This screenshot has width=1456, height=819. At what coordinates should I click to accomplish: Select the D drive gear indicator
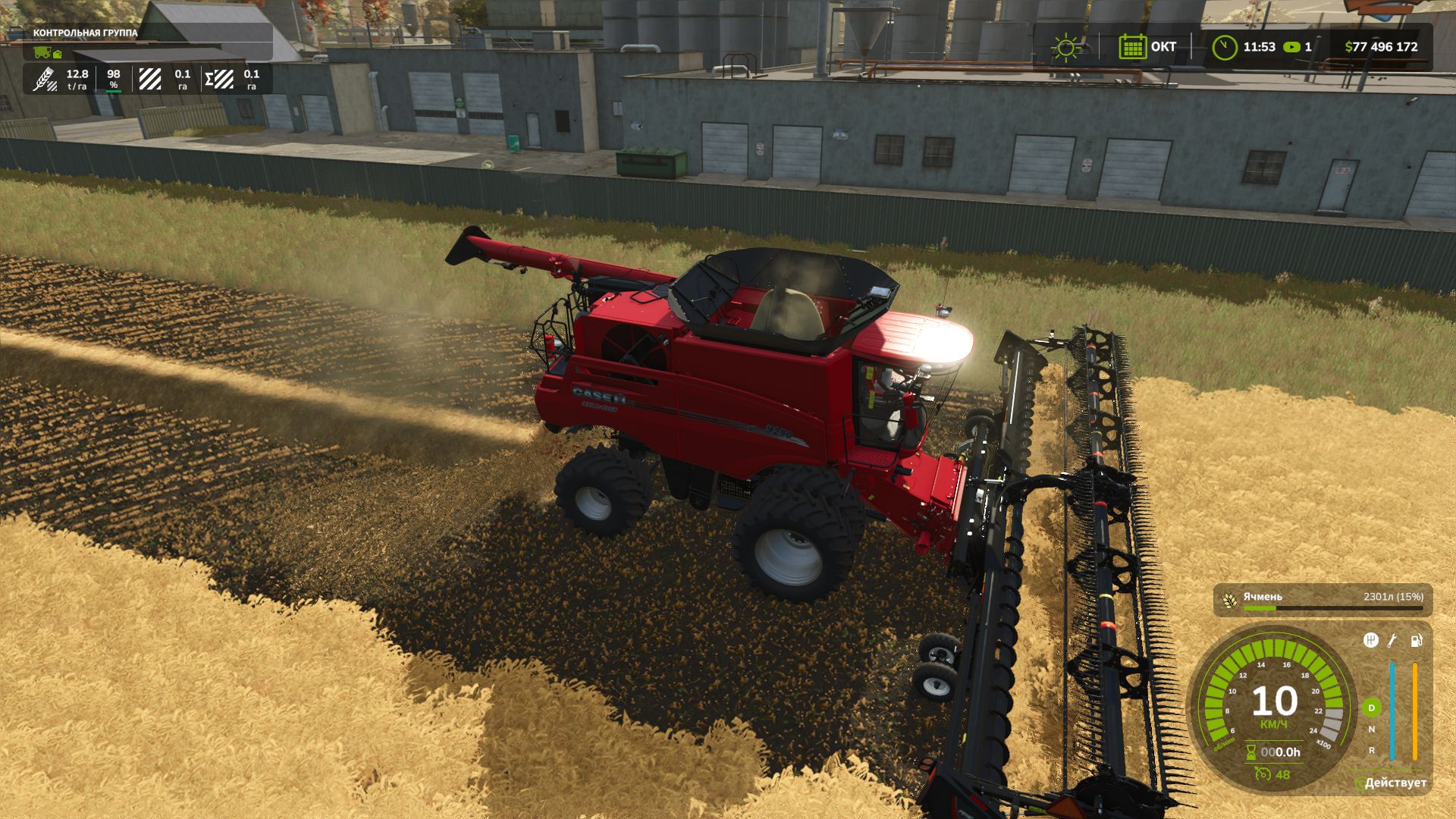click(x=1371, y=708)
